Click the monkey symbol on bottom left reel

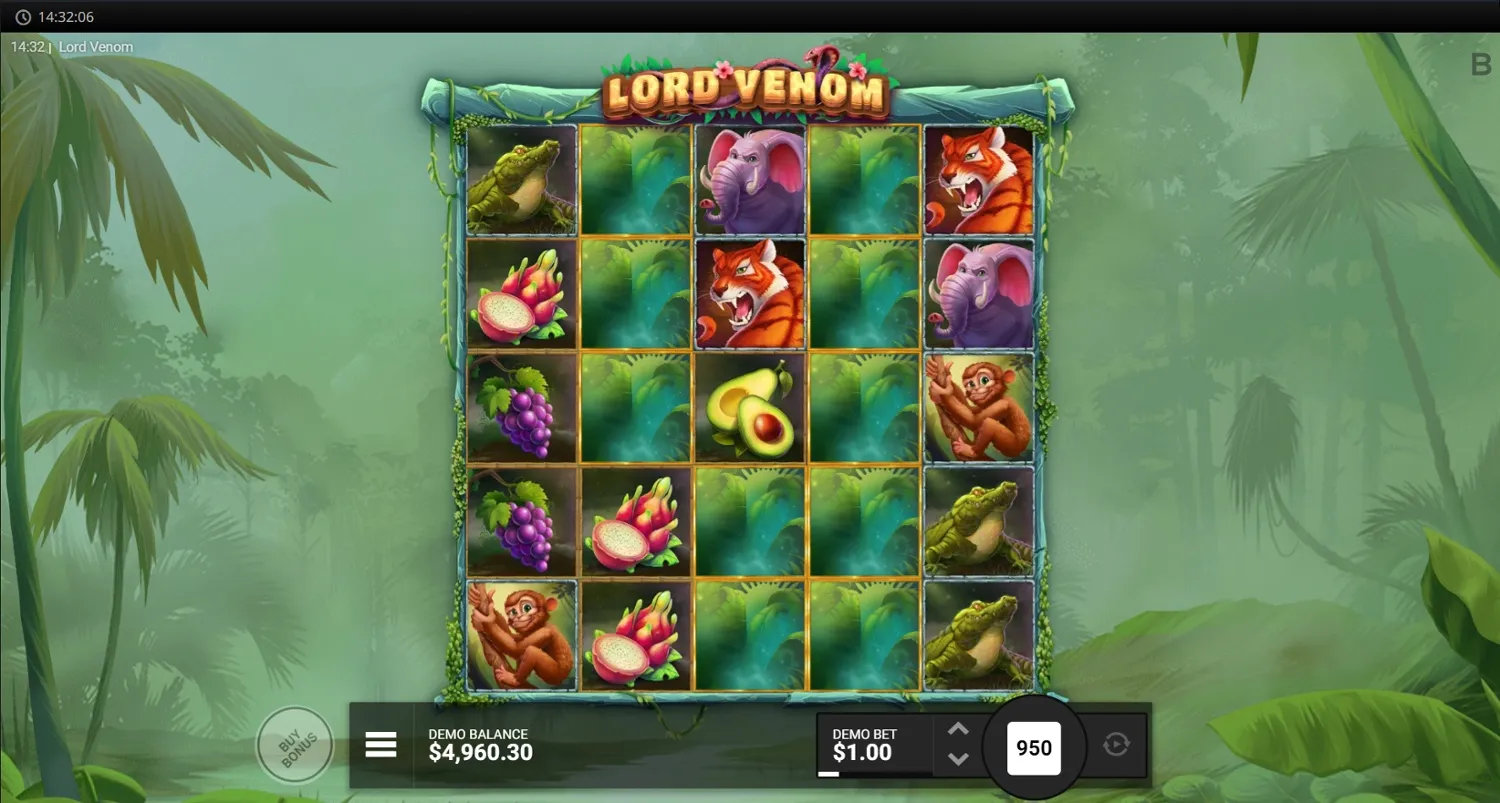click(x=519, y=636)
